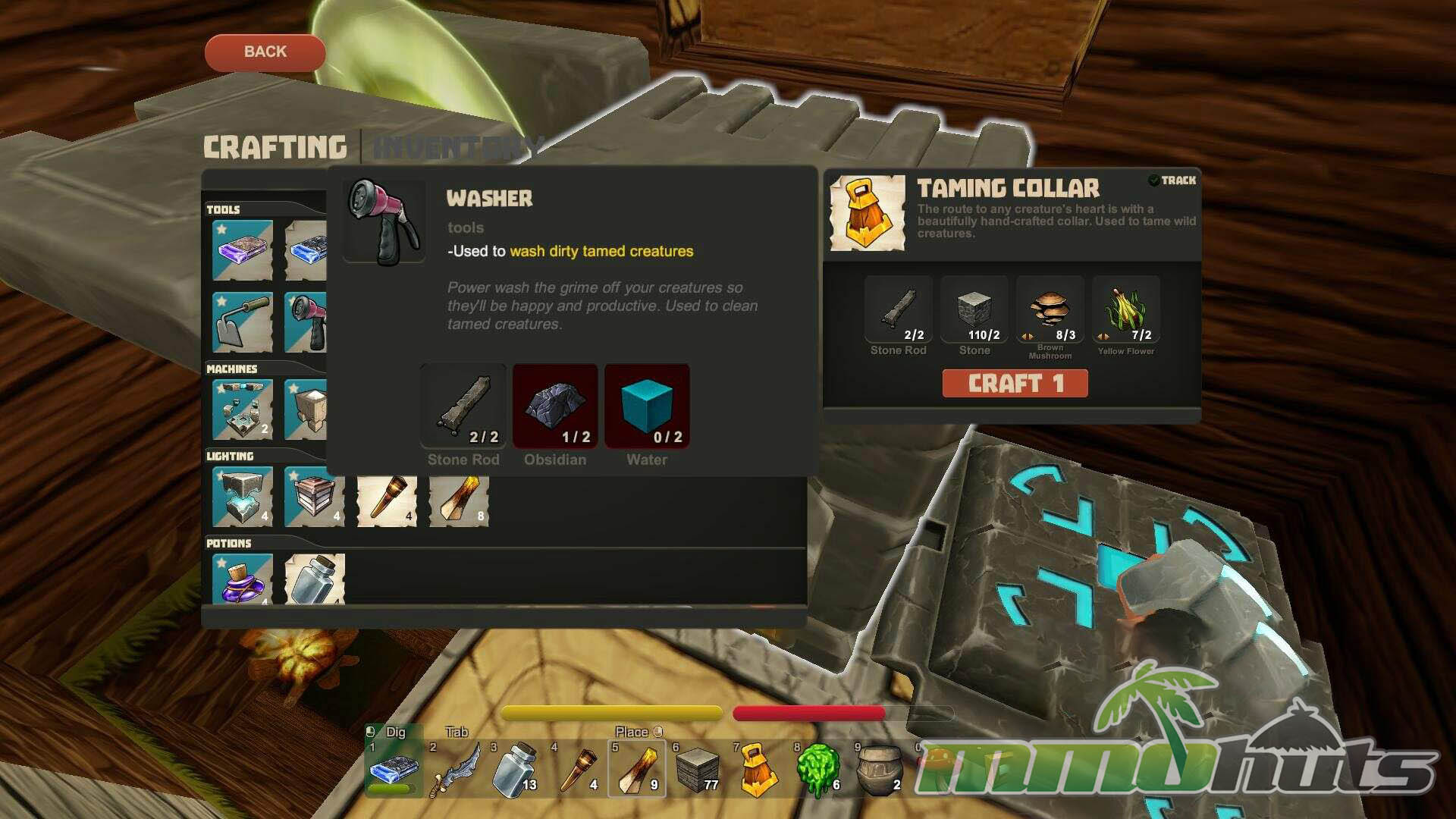Choose the plow hoe recipe in Tools
The height and width of the screenshot is (819, 1456).
click(242, 322)
